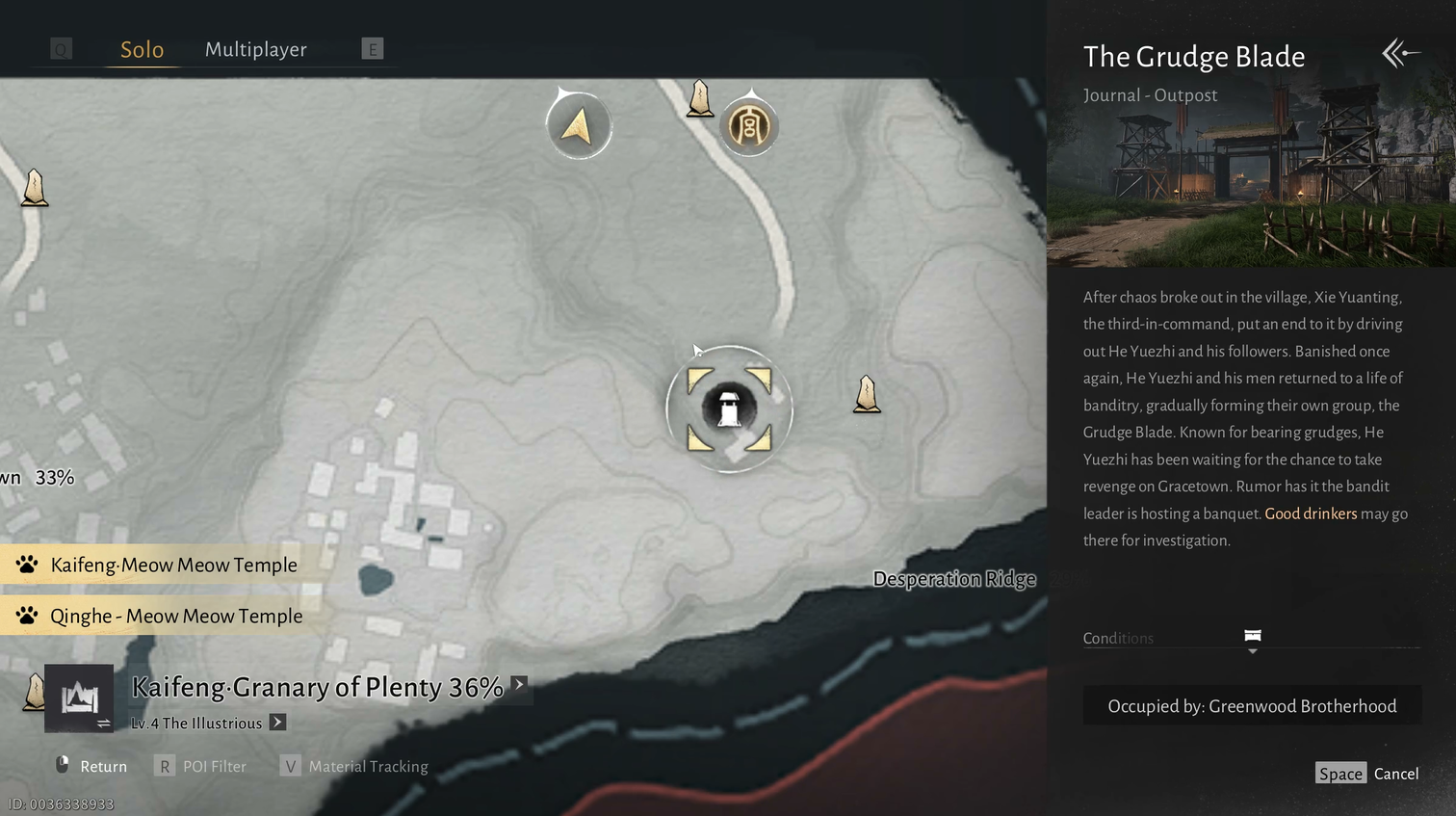
Task: Open Lv.4 The Illustrious arrow
Action: pyautogui.click(x=277, y=723)
